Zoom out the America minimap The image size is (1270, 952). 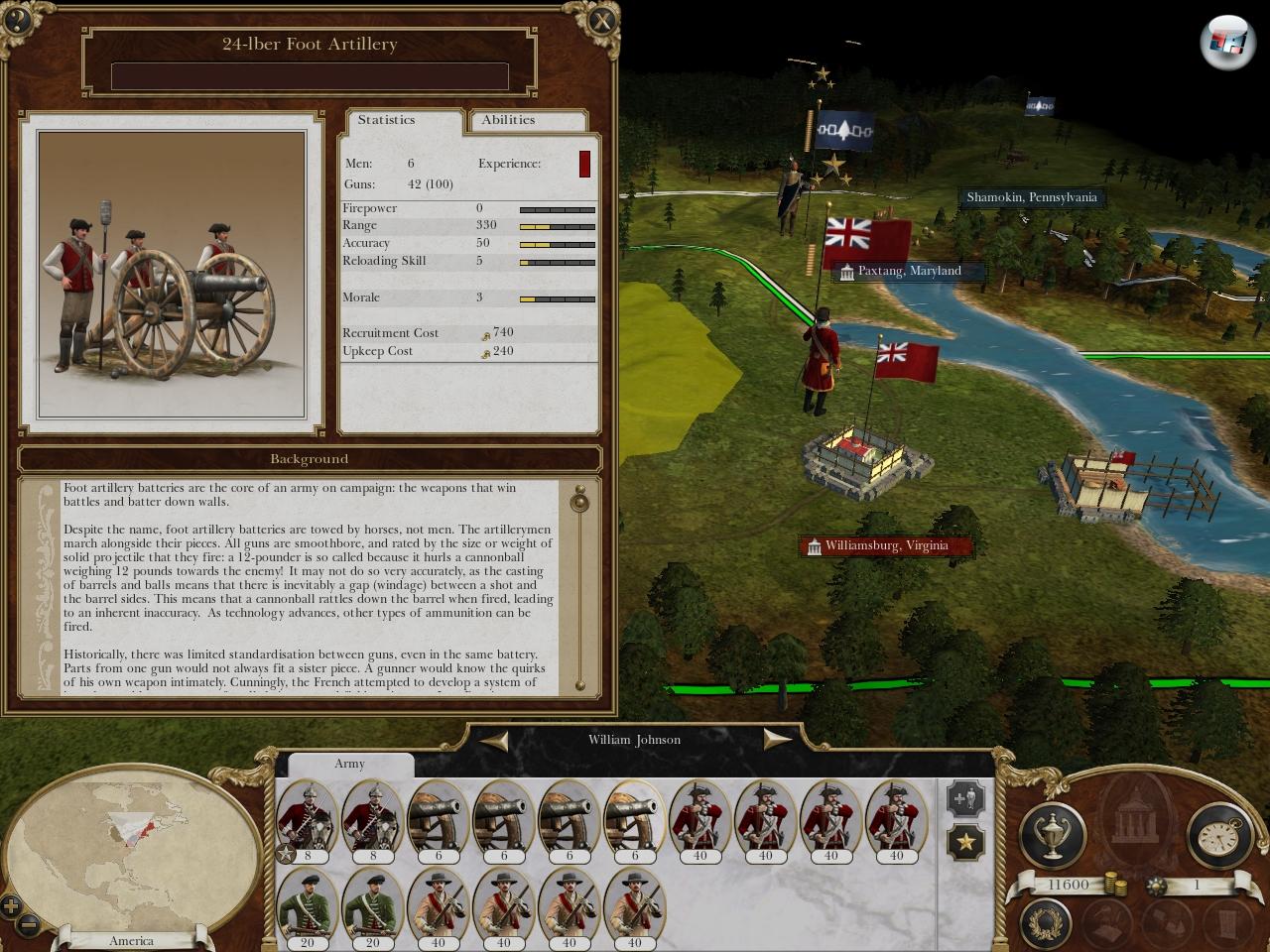coord(30,924)
